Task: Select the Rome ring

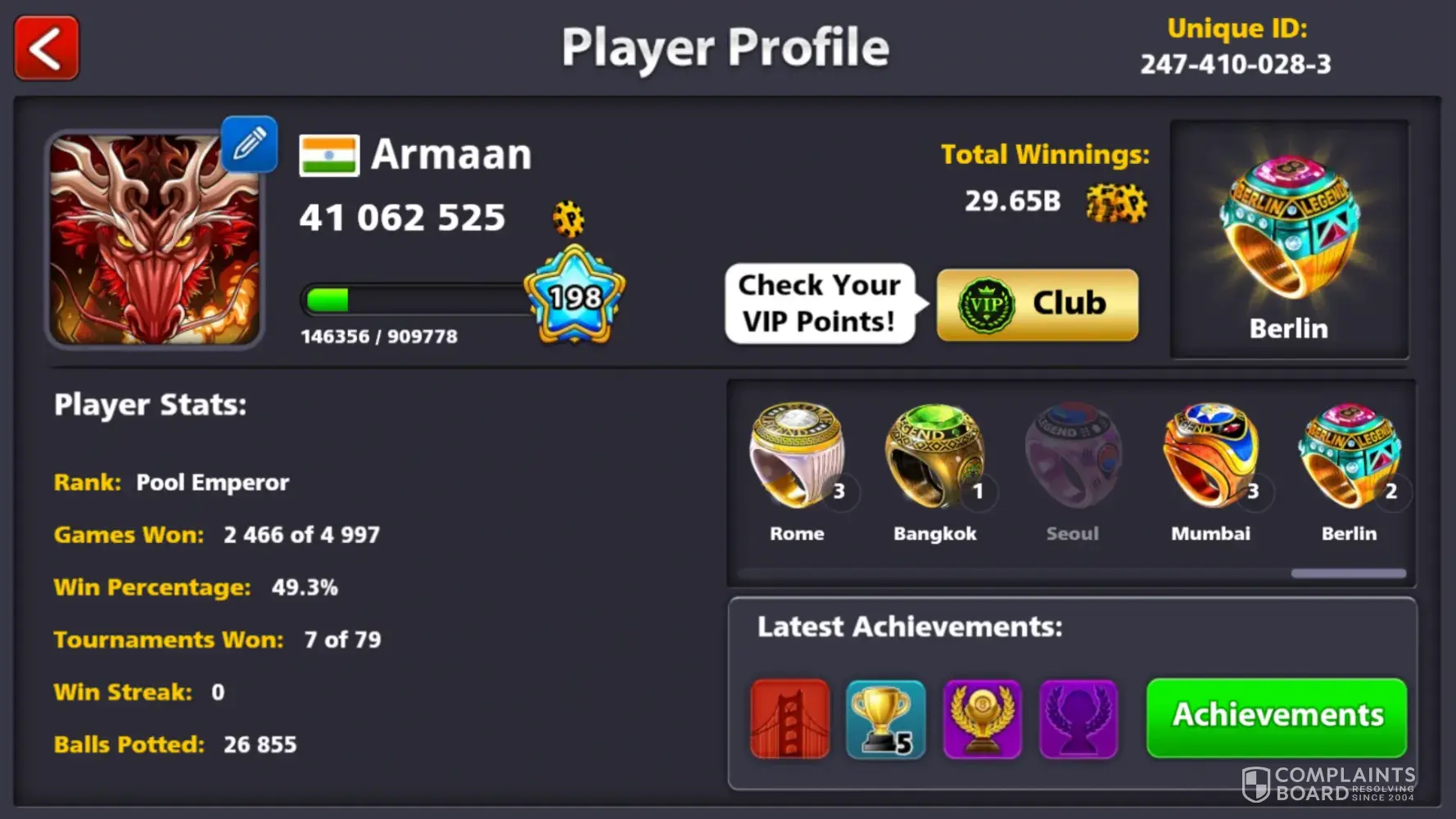Action: 798,459
